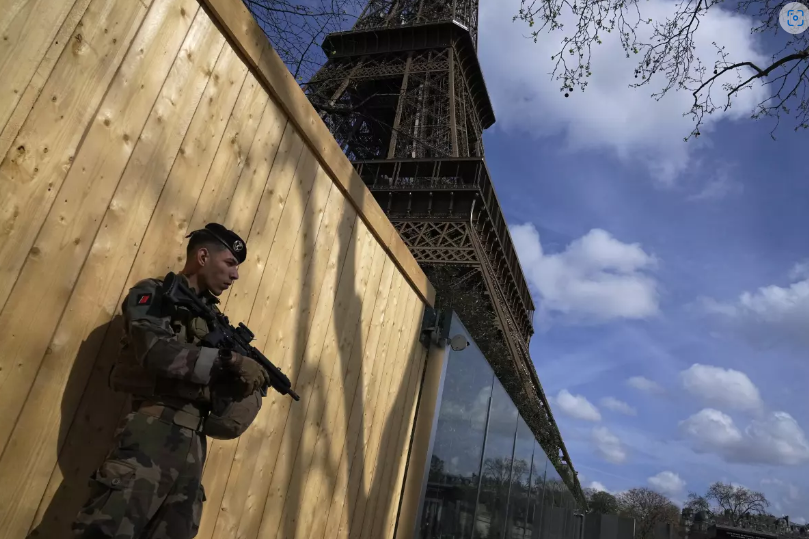809x539 pixels.
Task: Click the circular image search lens icon
Action: 793,18
